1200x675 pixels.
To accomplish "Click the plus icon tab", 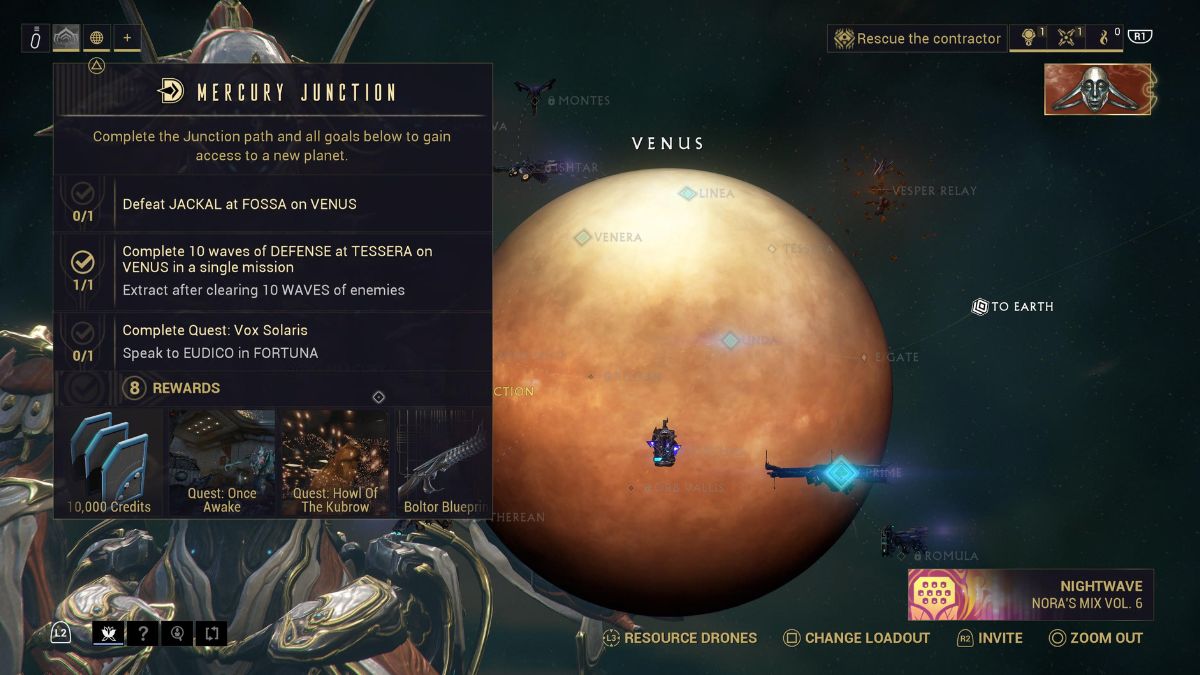I will click(x=127, y=38).
